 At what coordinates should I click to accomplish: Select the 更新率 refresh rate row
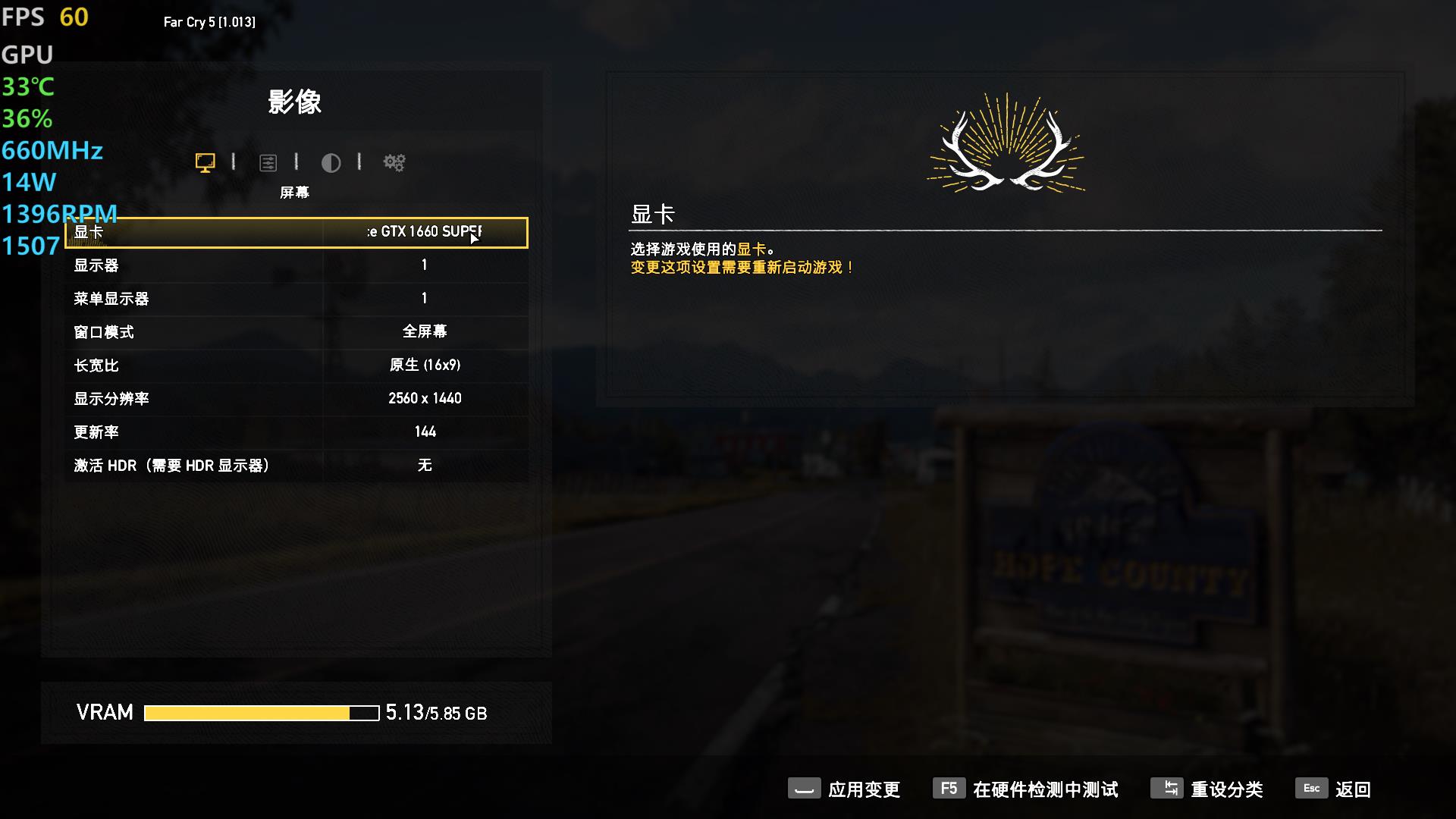(296, 432)
